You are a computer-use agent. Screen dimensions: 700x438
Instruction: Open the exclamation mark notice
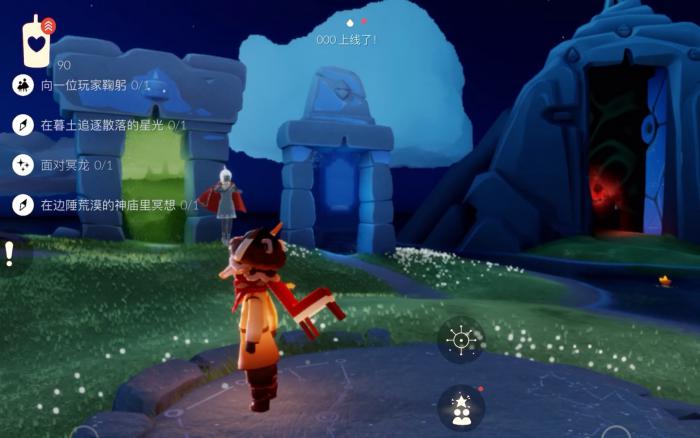coord(10,253)
